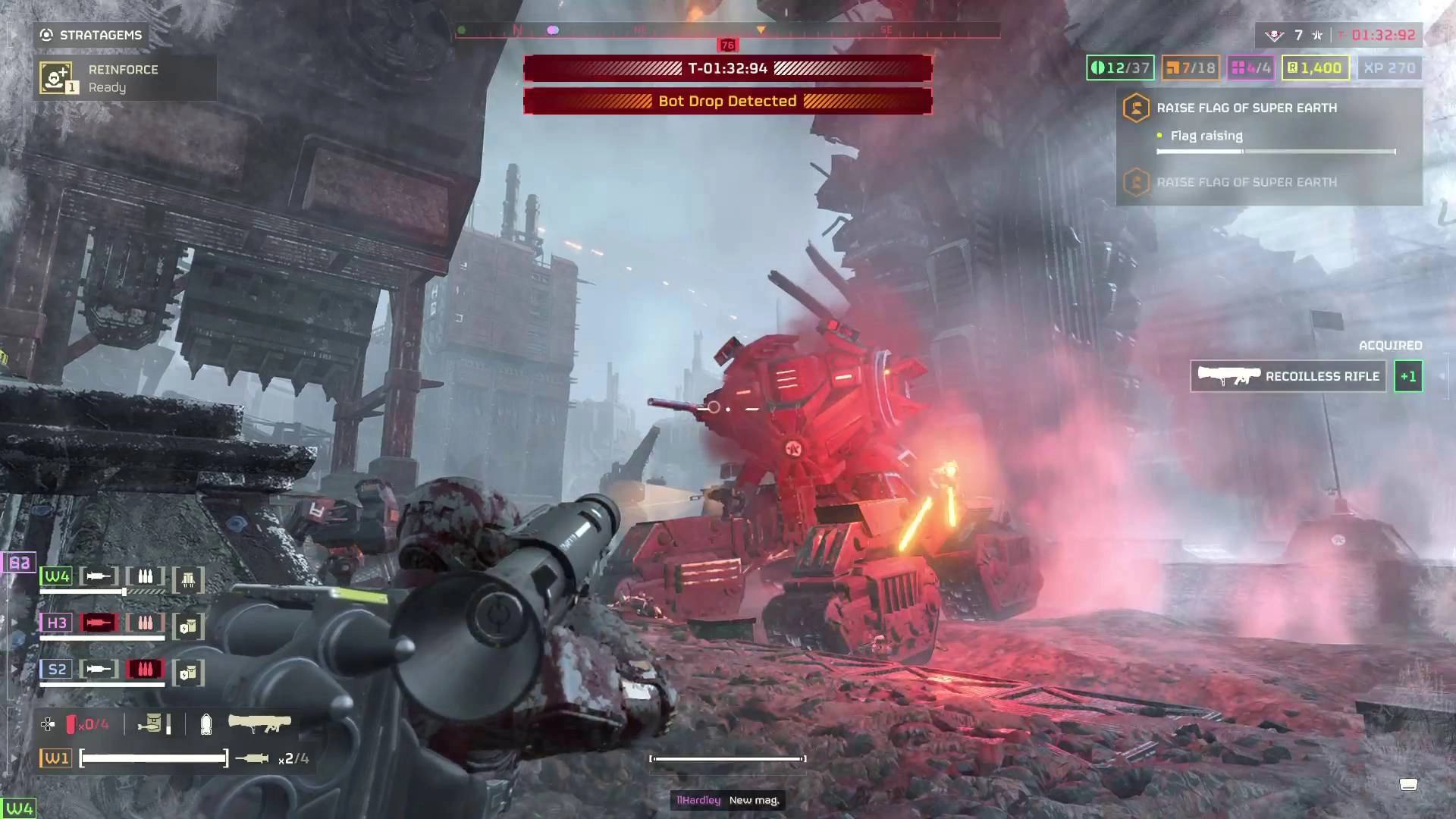Open the chat message from IIHardley

coord(727,800)
